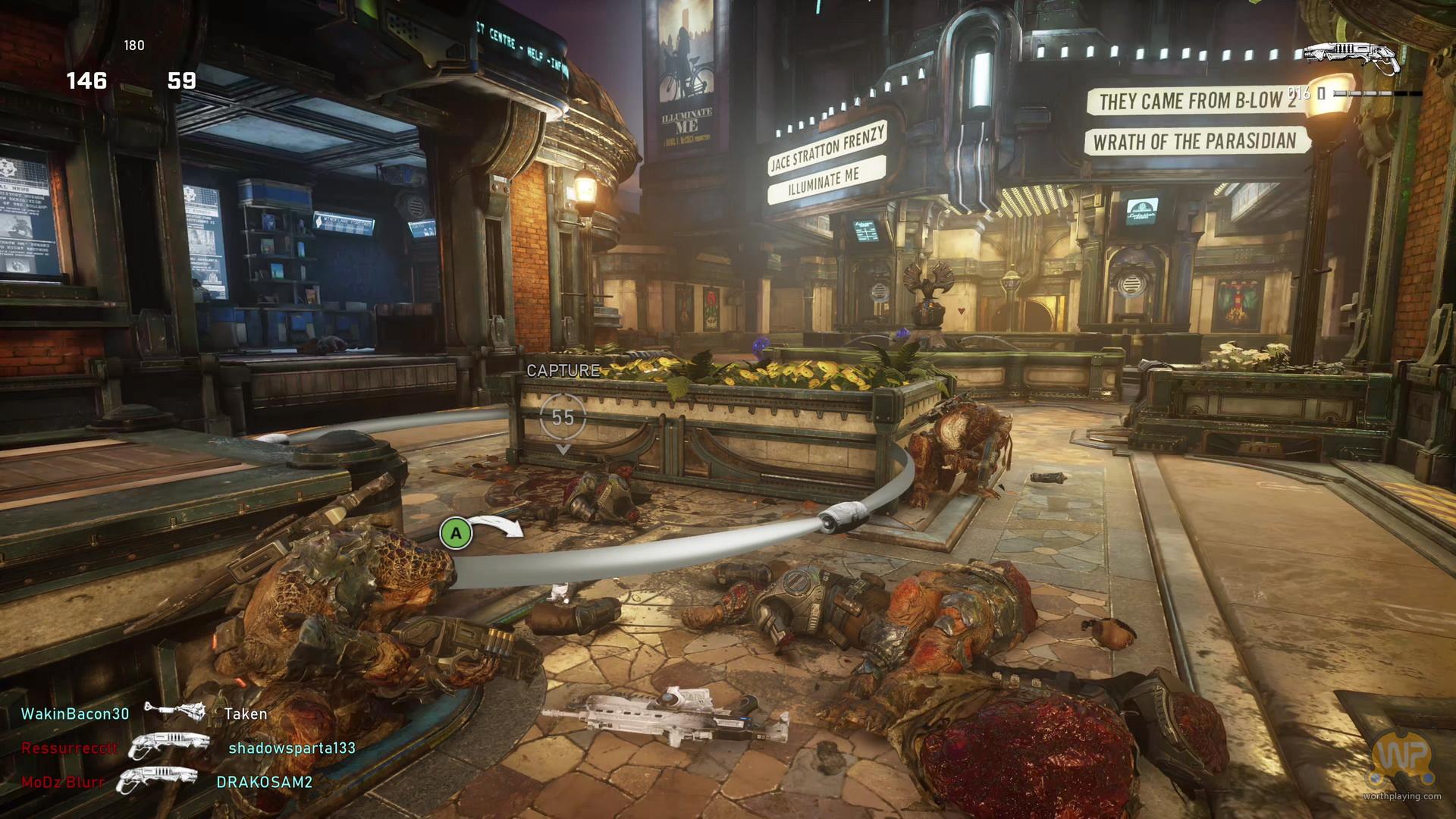Click DRAKOSAM2 in the kill feed
This screenshot has width=1456, height=819.
(265, 782)
